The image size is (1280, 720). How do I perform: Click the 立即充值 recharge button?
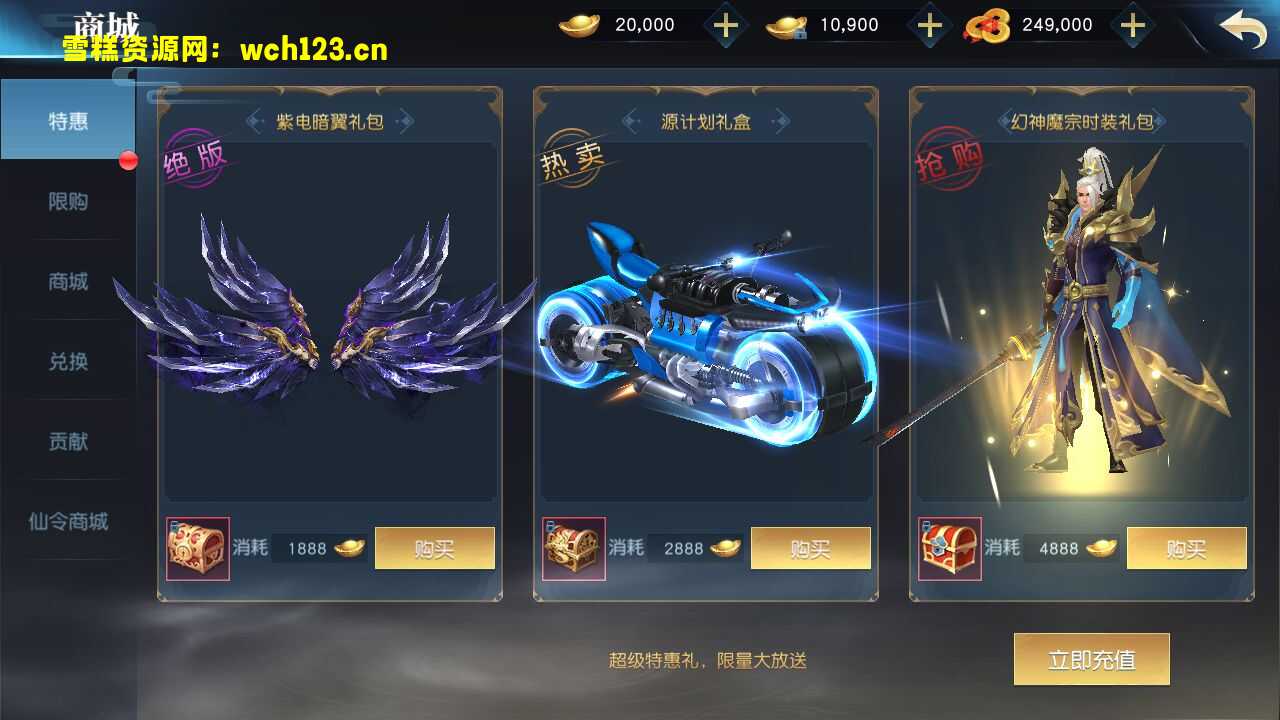[1091, 659]
